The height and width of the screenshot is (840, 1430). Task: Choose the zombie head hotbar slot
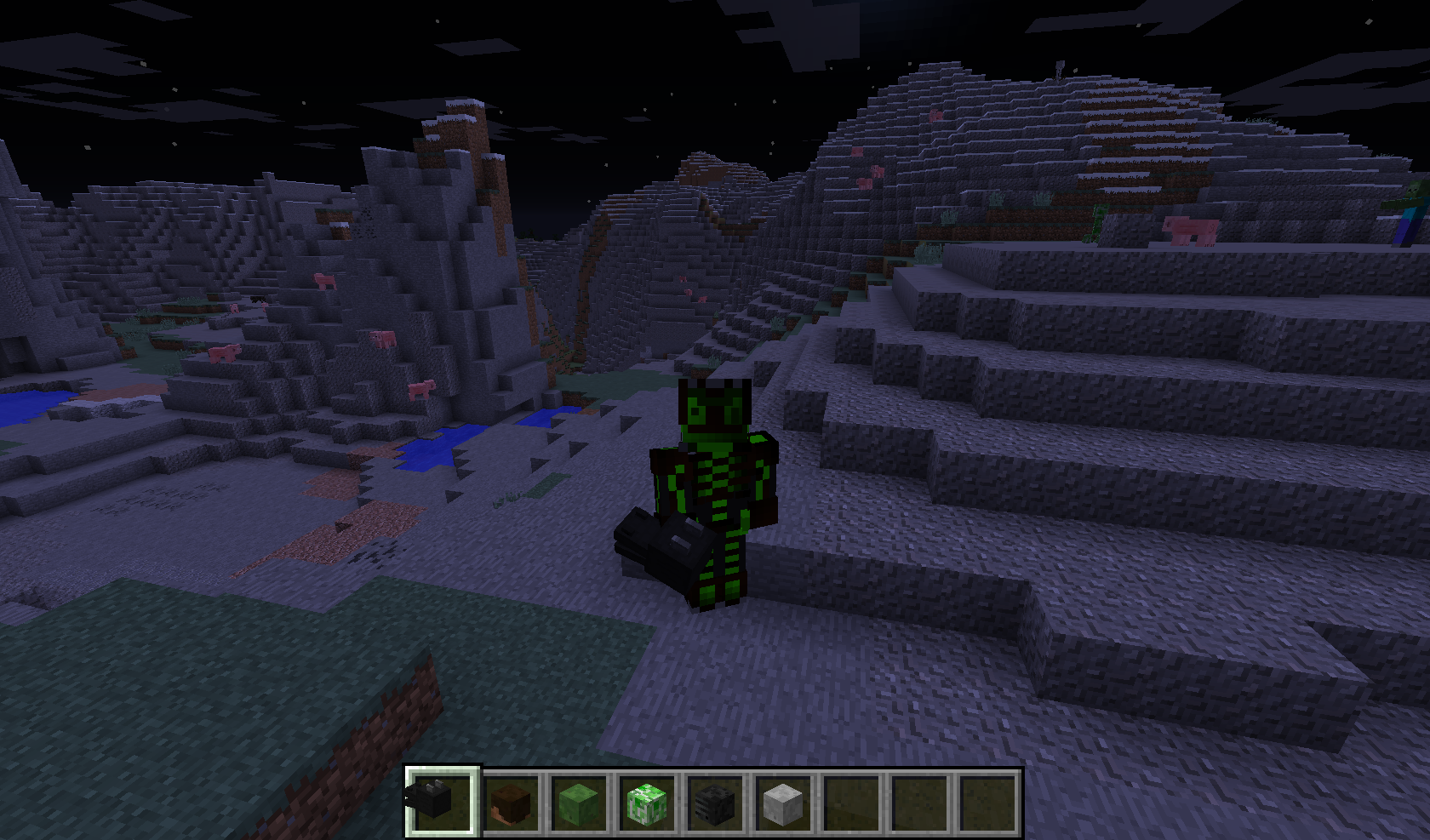pos(578,803)
